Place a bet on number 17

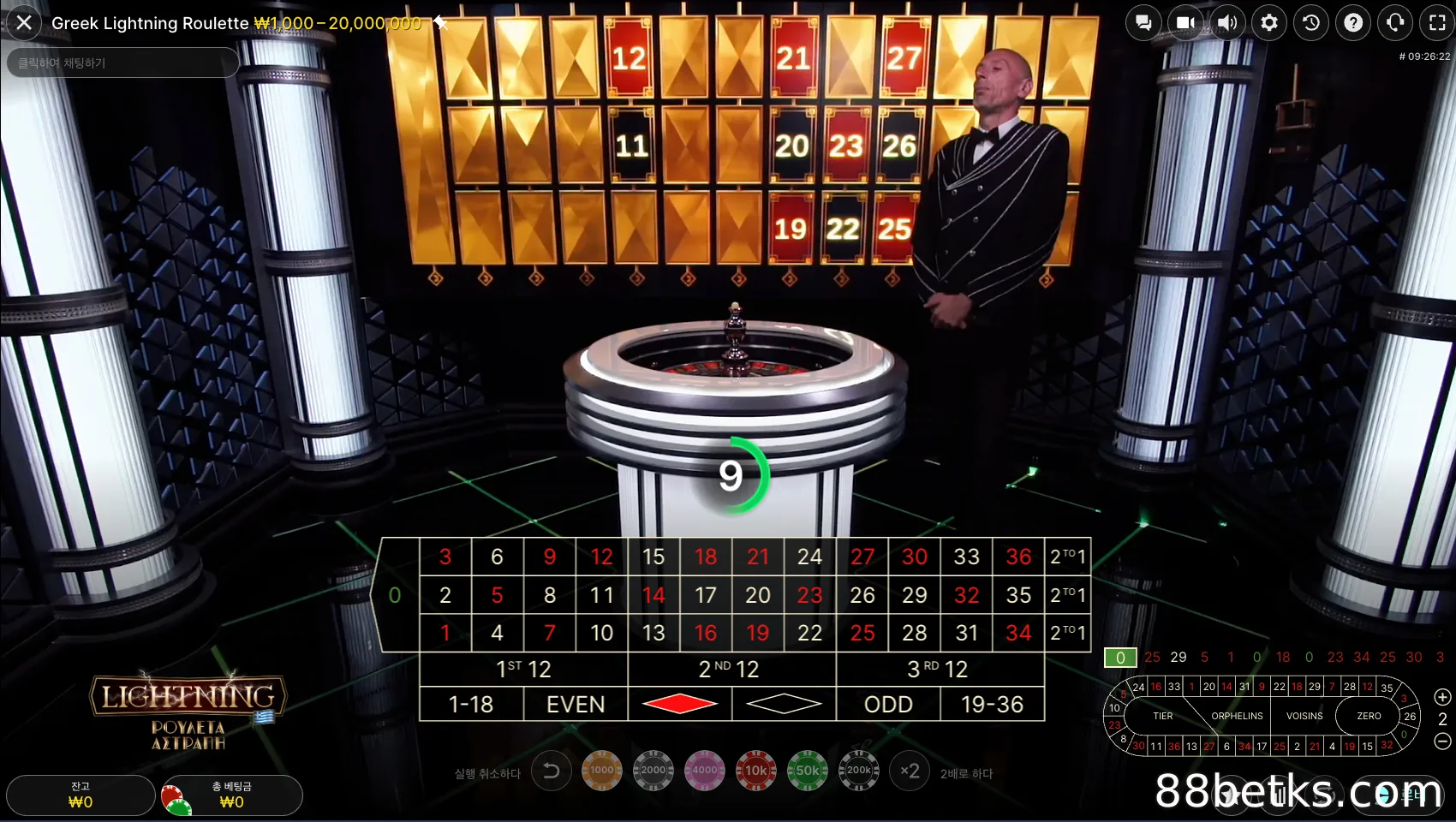tap(705, 595)
